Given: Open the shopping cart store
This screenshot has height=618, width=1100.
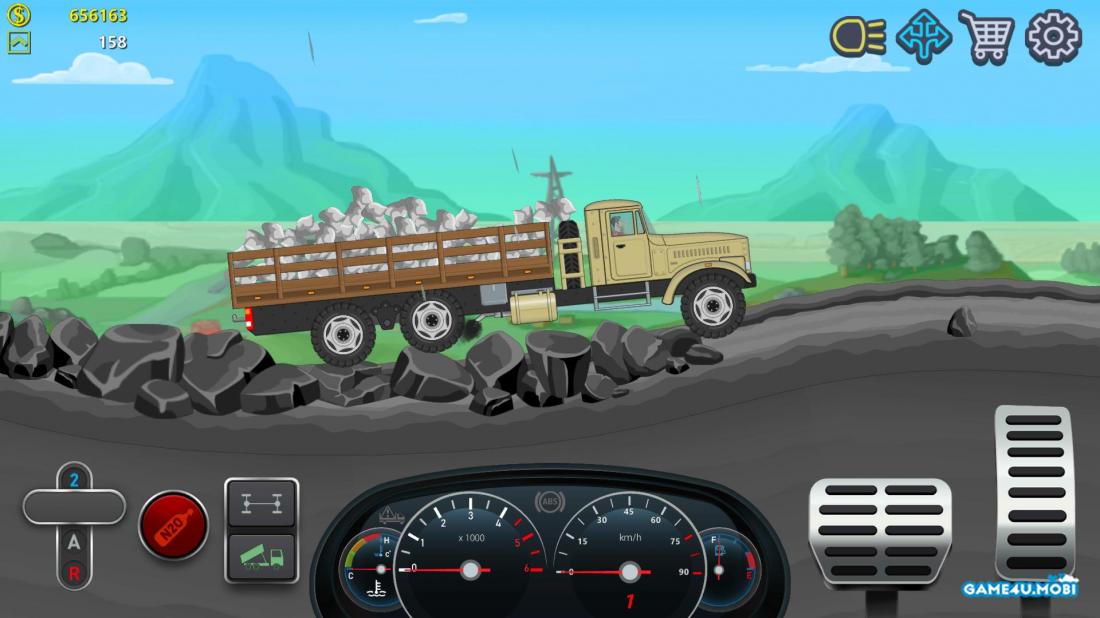Looking at the screenshot, I should coord(986,37).
